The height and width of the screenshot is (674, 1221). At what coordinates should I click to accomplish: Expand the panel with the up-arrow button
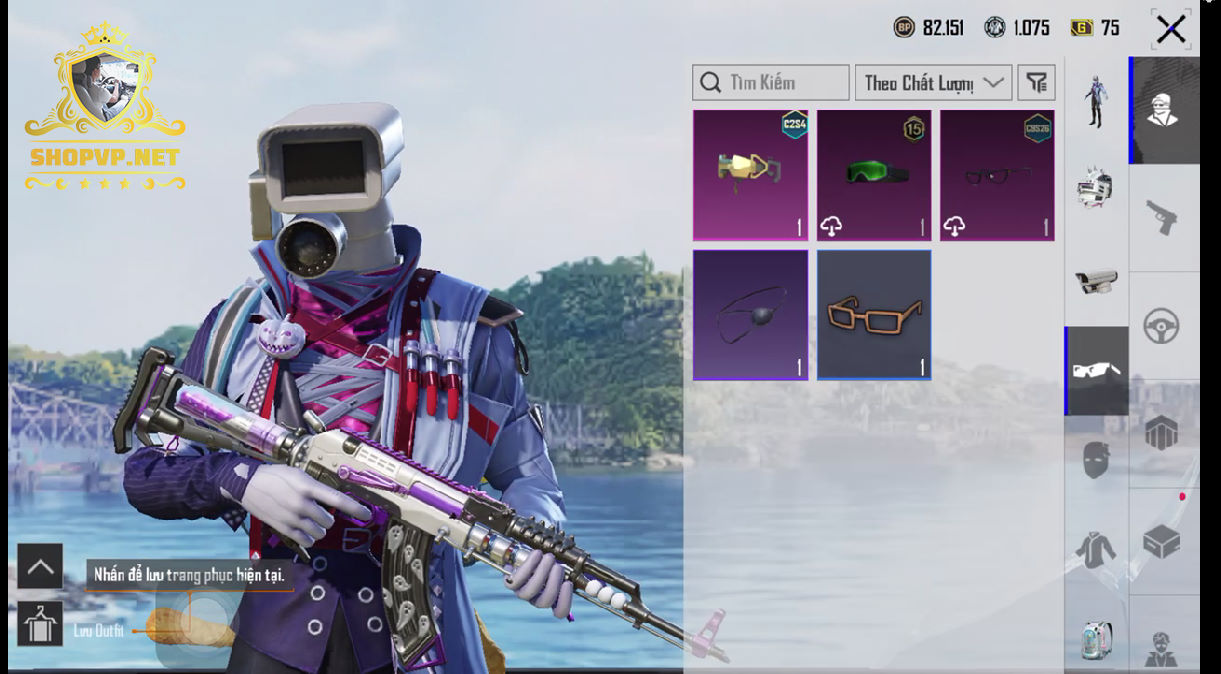click(40, 567)
